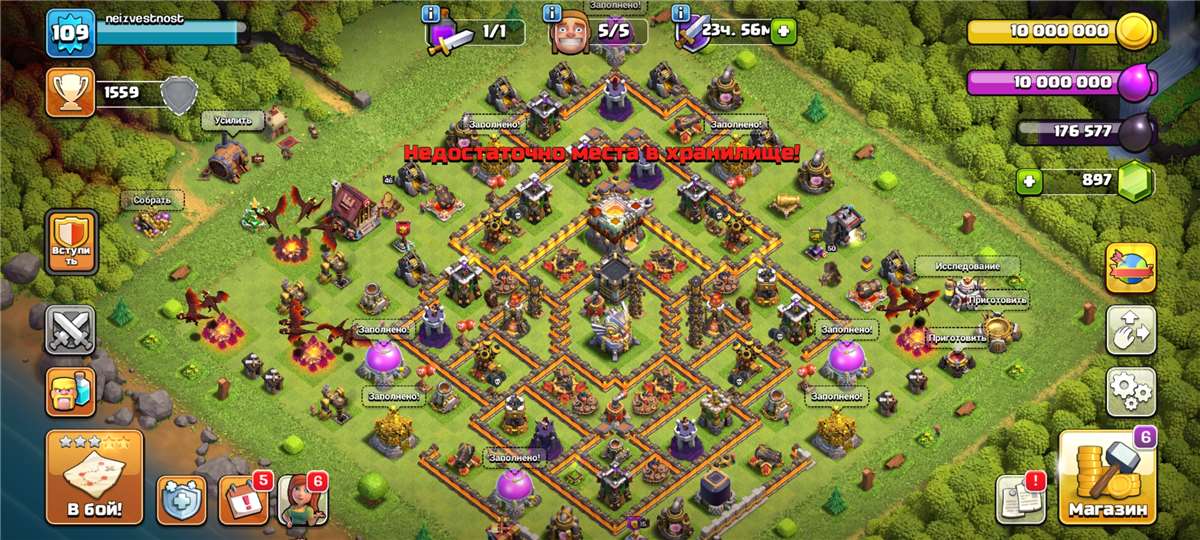Open the red-haired villager girl icon
This screenshot has width=1200, height=540.
pyautogui.click(x=302, y=499)
